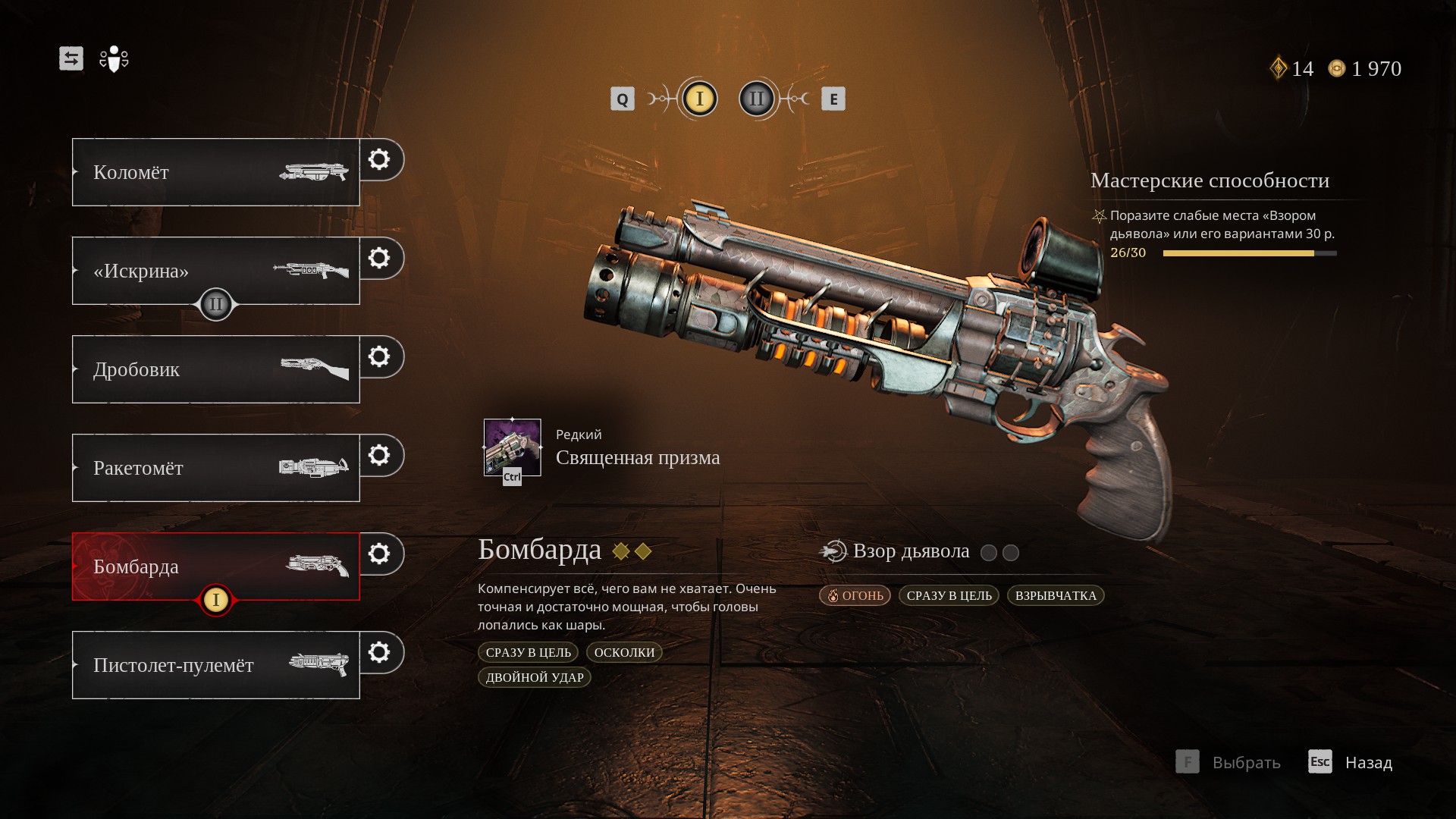Select the Ракетомёт weapon row
1456x819 pixels.
215,468
